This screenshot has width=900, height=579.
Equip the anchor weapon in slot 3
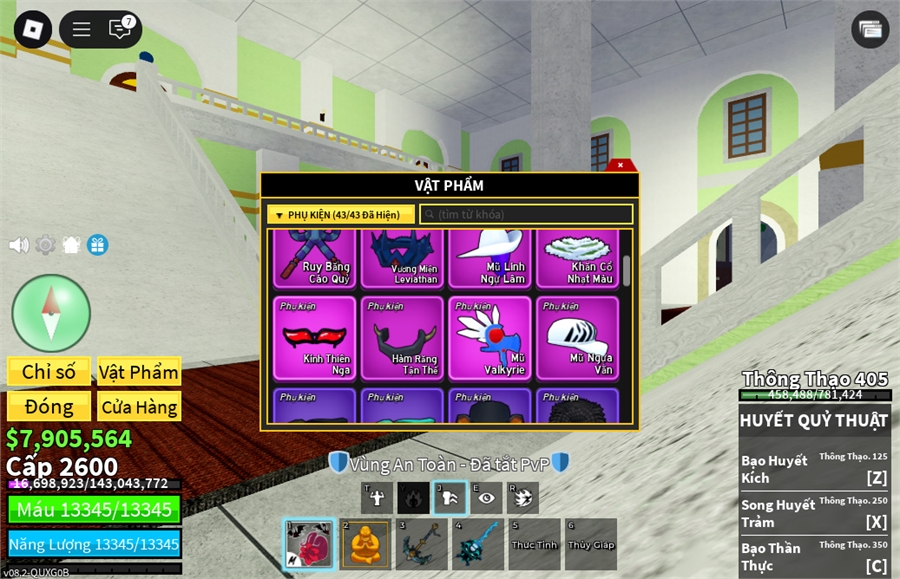tap(422, 544)
